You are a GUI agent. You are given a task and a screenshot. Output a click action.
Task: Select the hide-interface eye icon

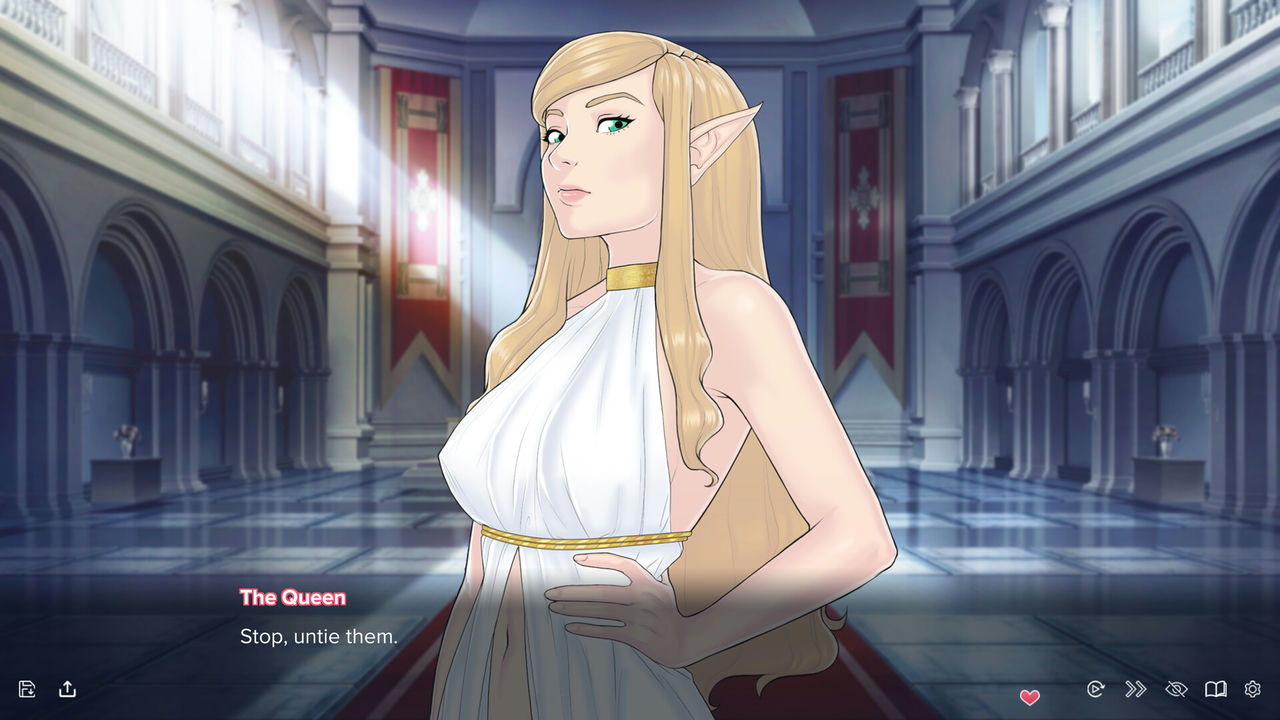pos(1174,689)
